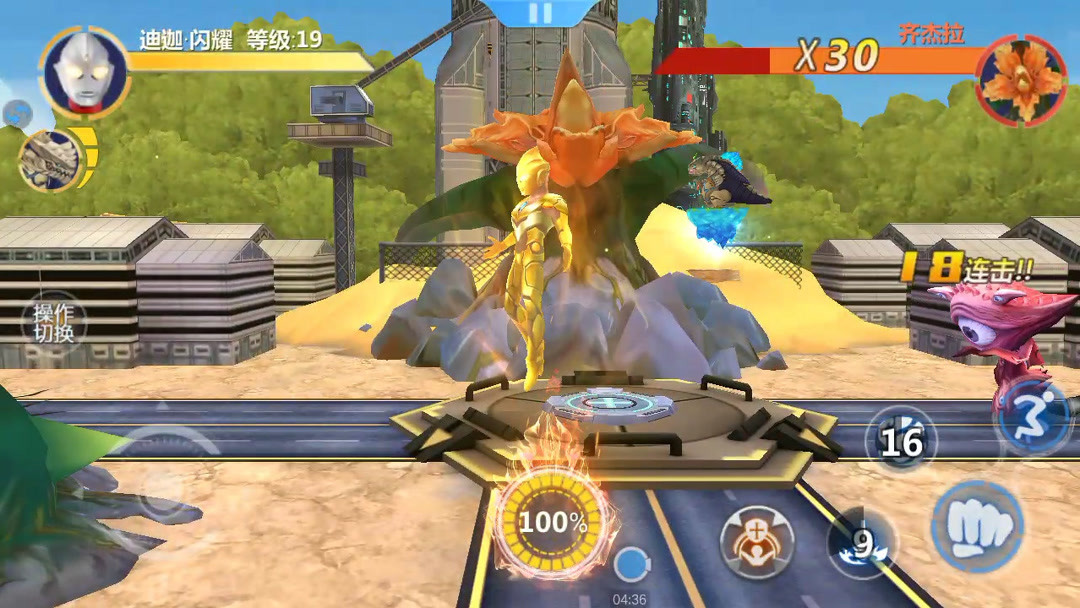Image resolution: width=1080 pixels, height=608 pixels.
Task: Click the orange flower boss portrait
Action: point(1021,80)
